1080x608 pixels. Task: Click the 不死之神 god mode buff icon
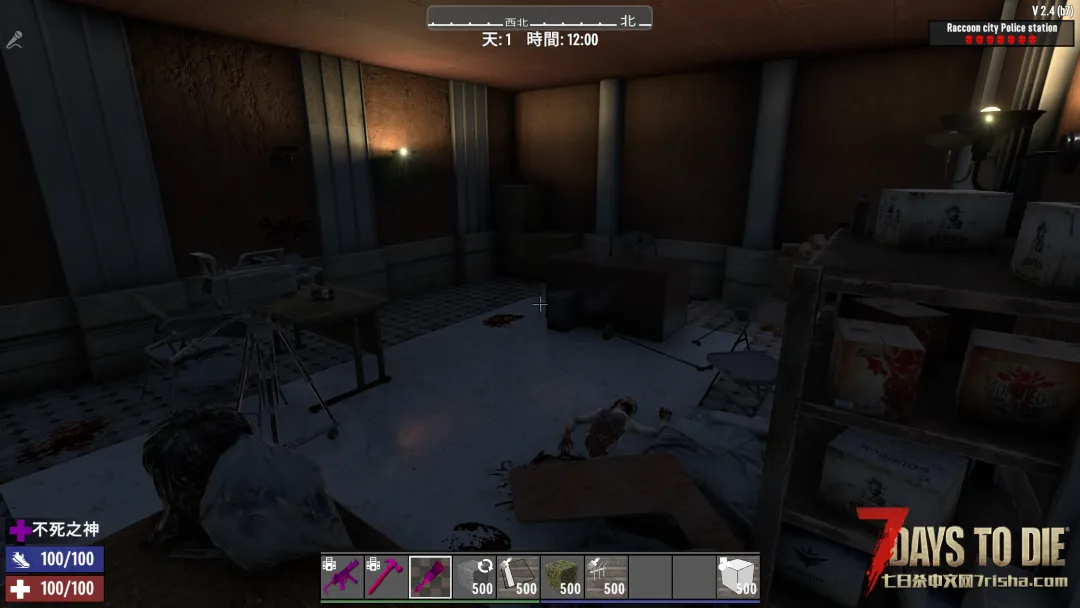coord(20,530)
